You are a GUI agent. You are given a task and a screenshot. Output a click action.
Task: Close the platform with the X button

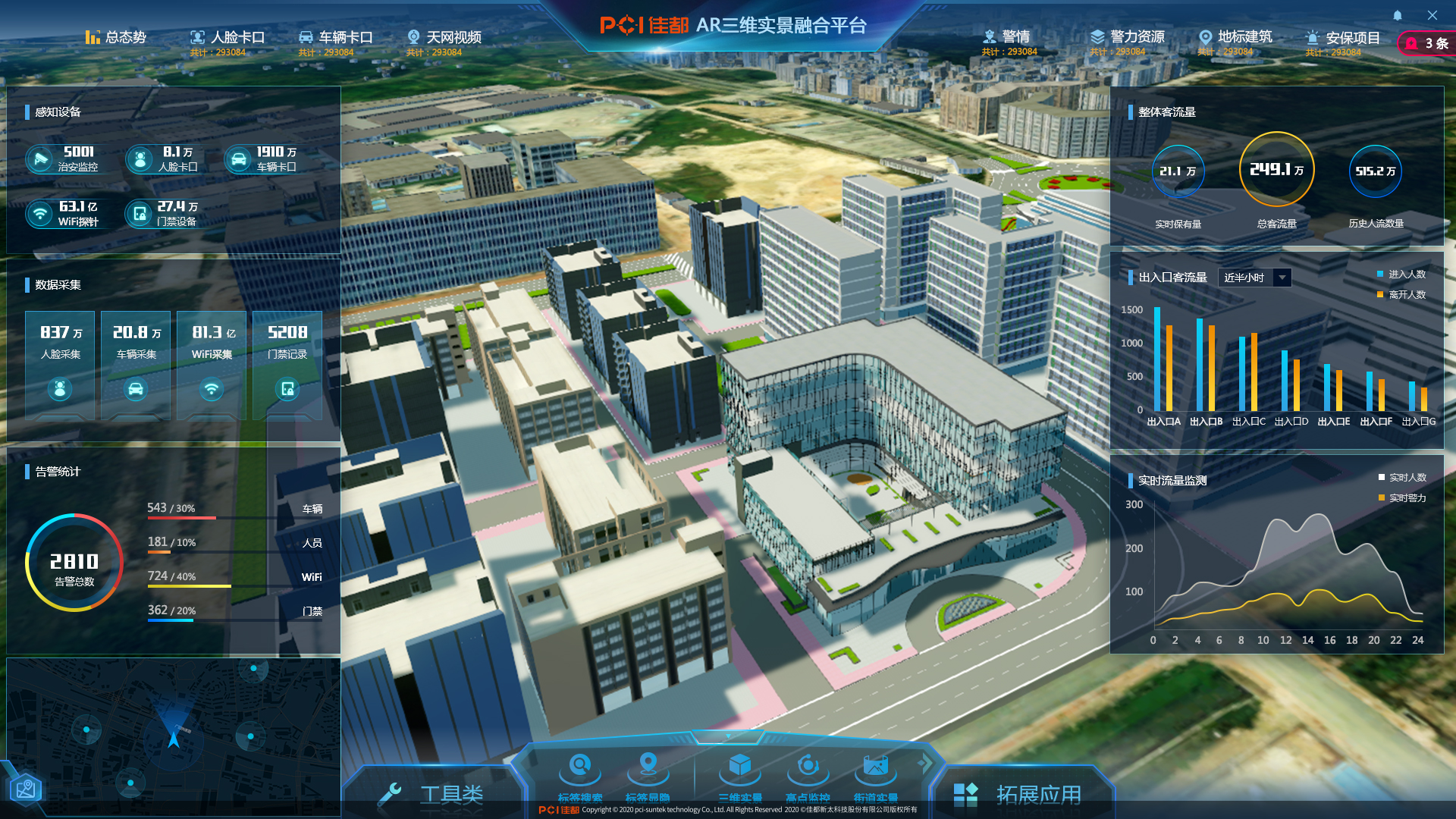coord(1432,15)
